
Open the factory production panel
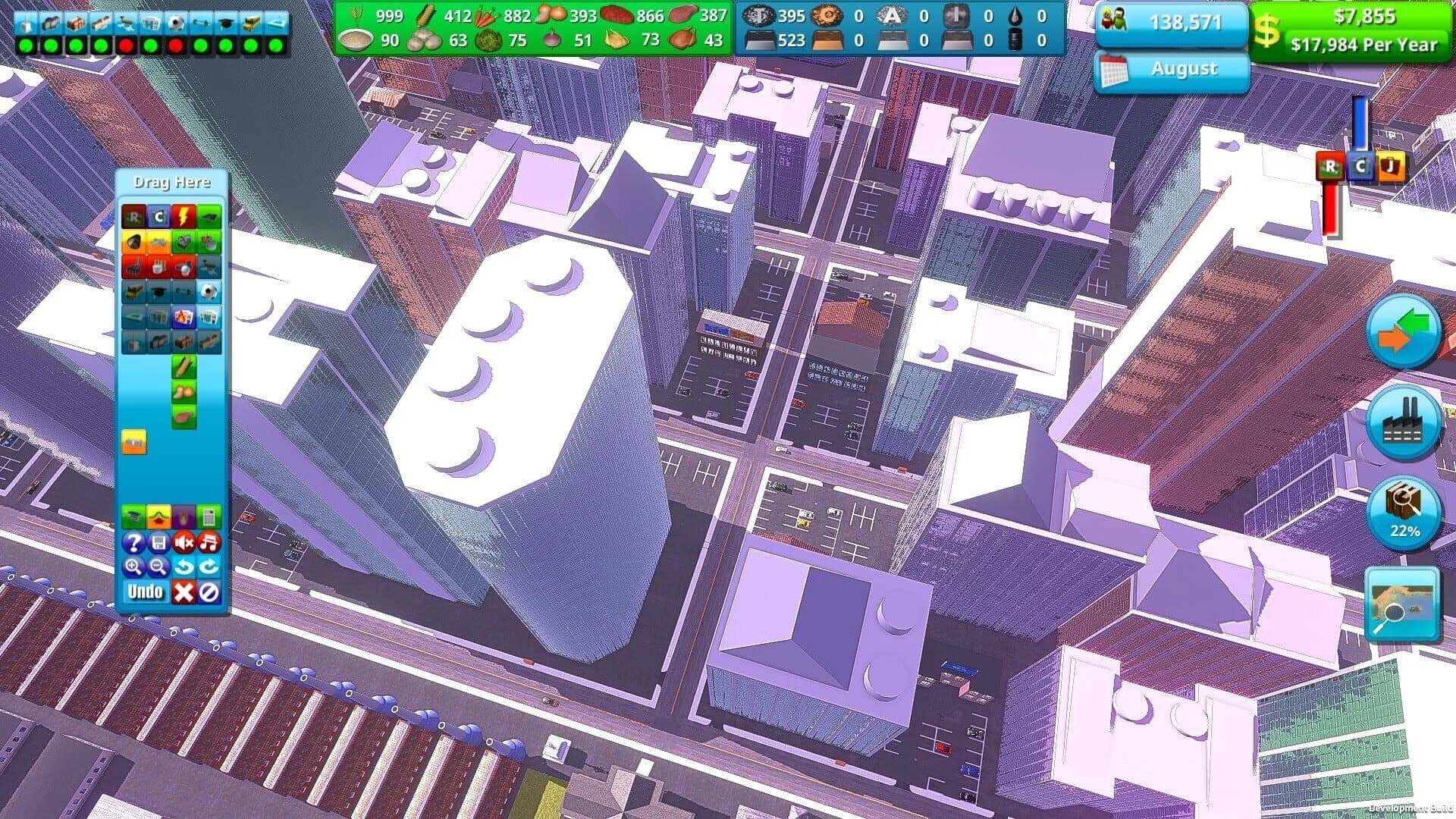tap(1404, 422)
